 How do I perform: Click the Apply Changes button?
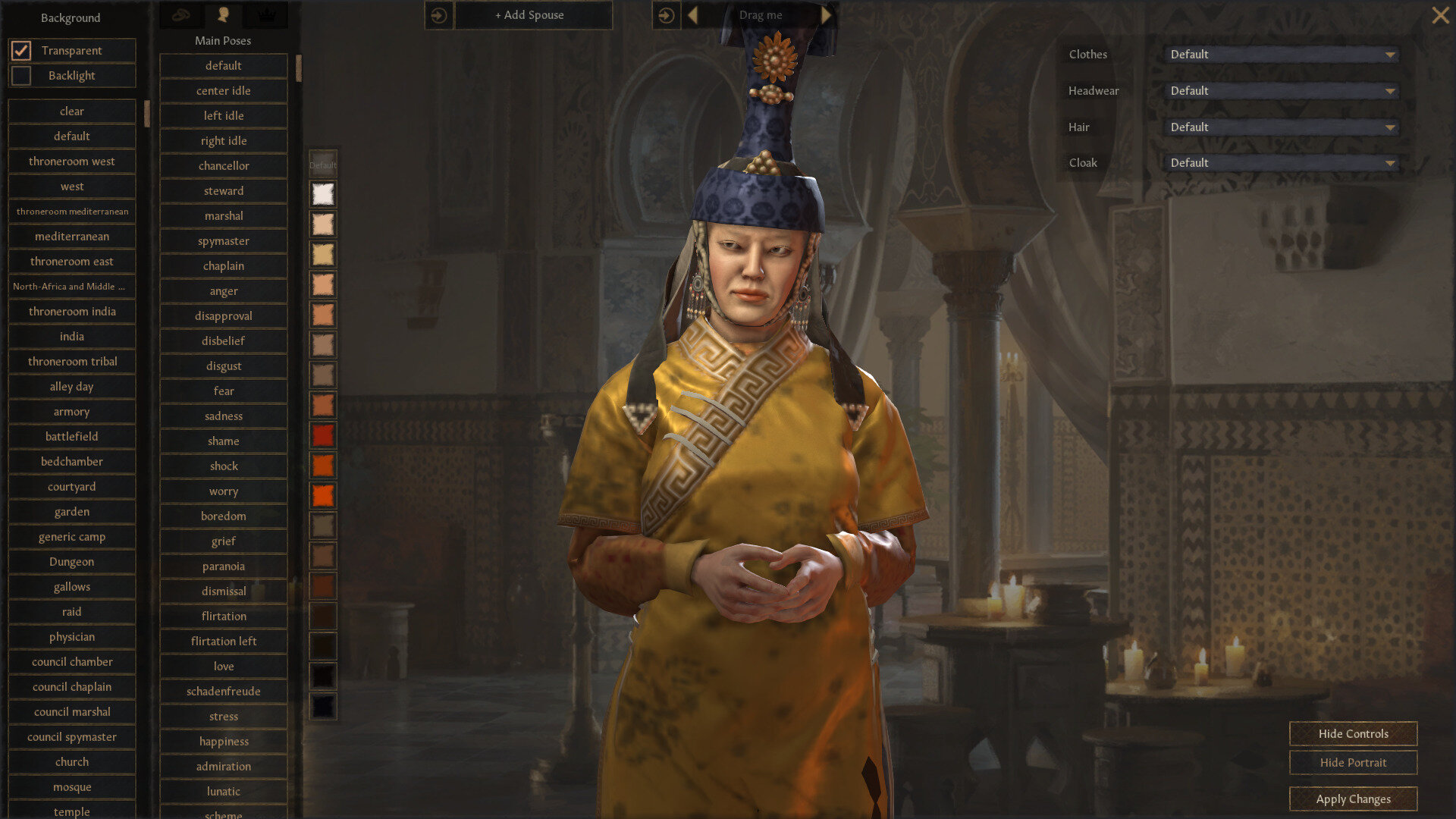point(1352,798)
